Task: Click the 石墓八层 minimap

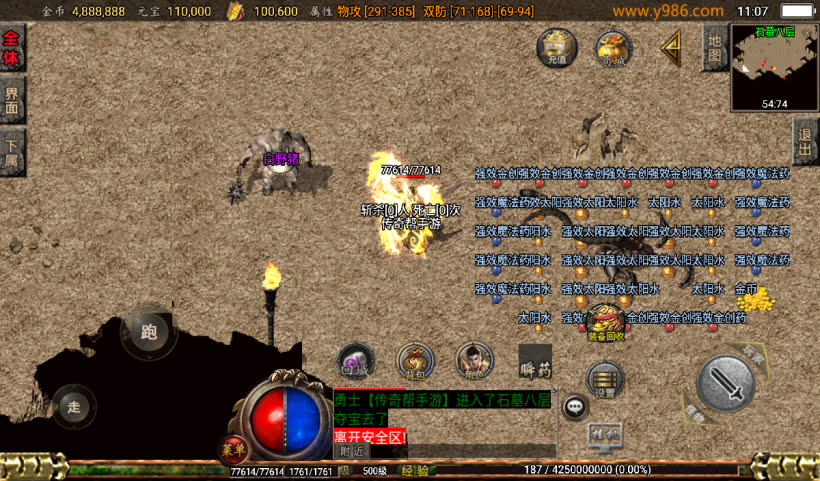Action: click(774, 66)
